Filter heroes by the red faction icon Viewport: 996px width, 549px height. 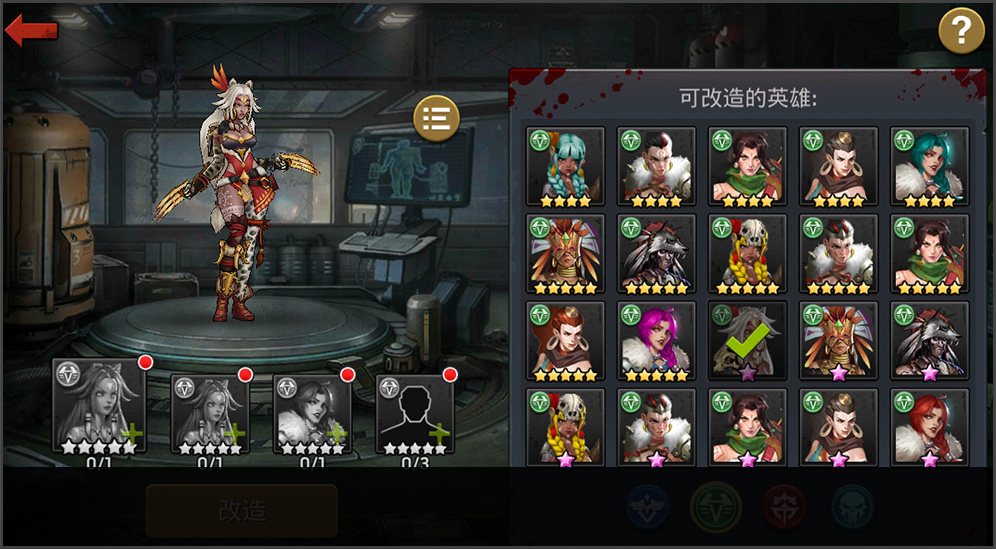point(785,507)
